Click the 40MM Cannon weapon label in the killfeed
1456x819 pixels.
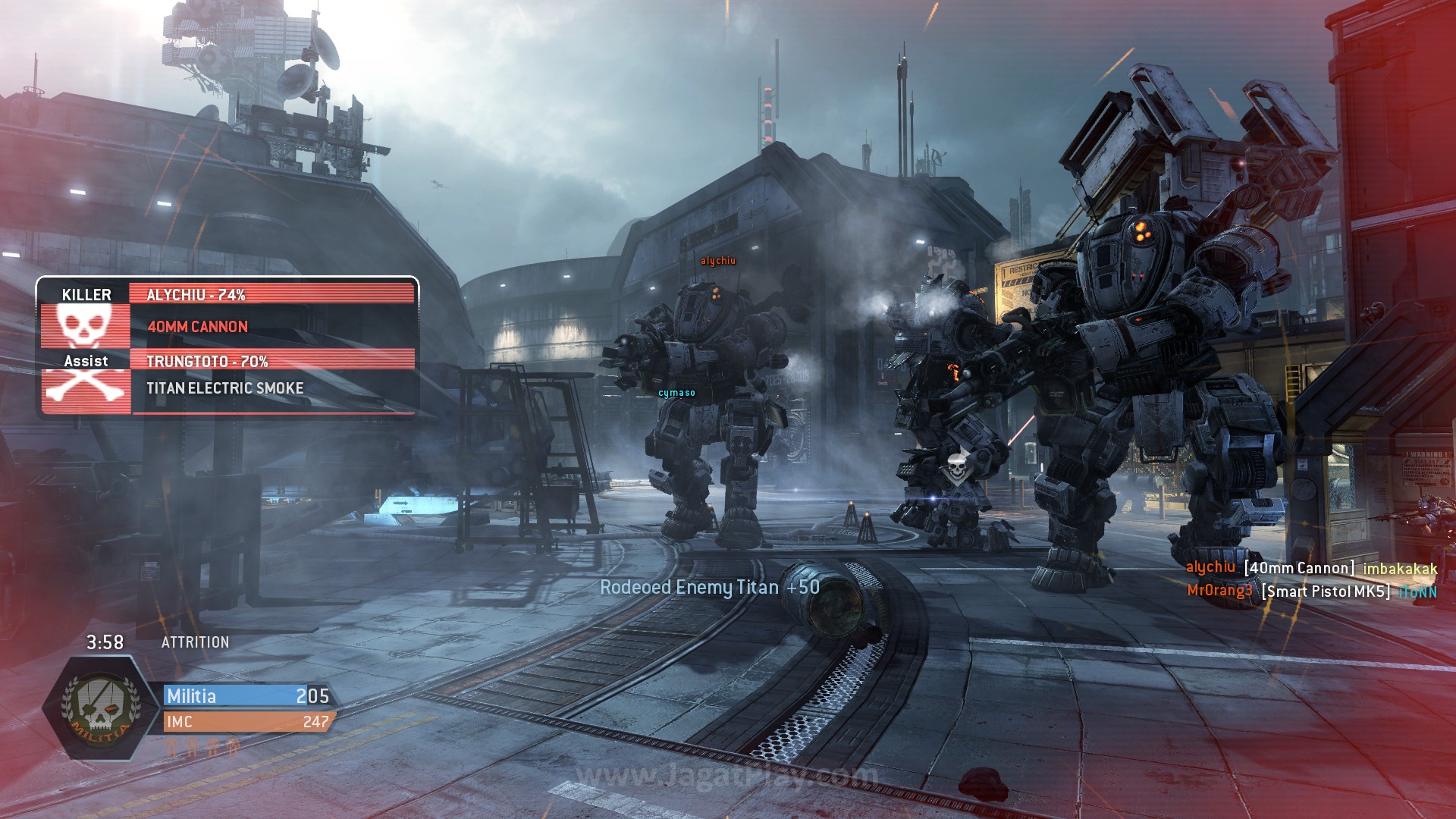[x=199, y=327]
